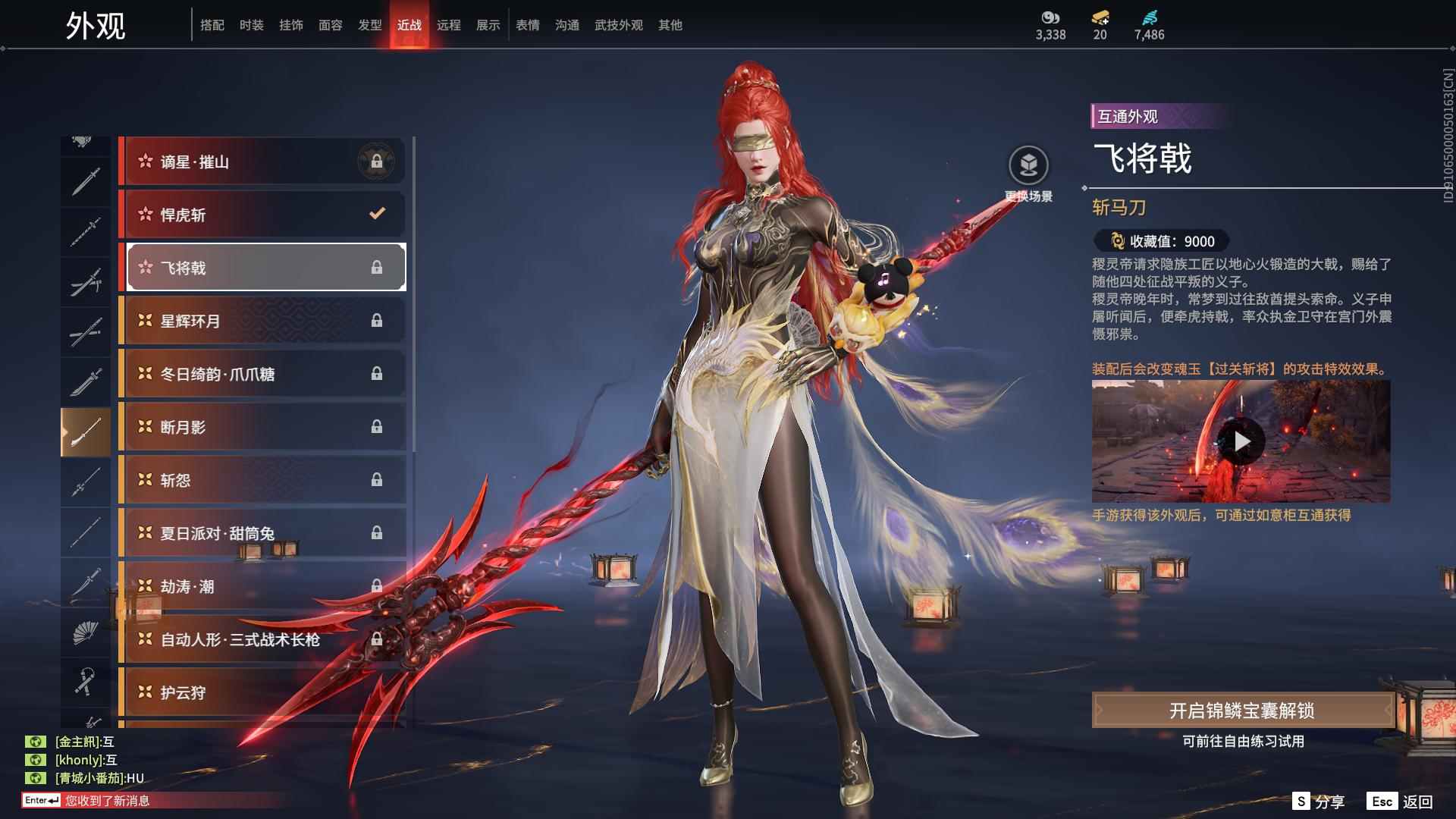1456x819 pixels.
Task: Click the 更换场景 scene change icon
Action: pyautogui.click(x=1028, y=165)
